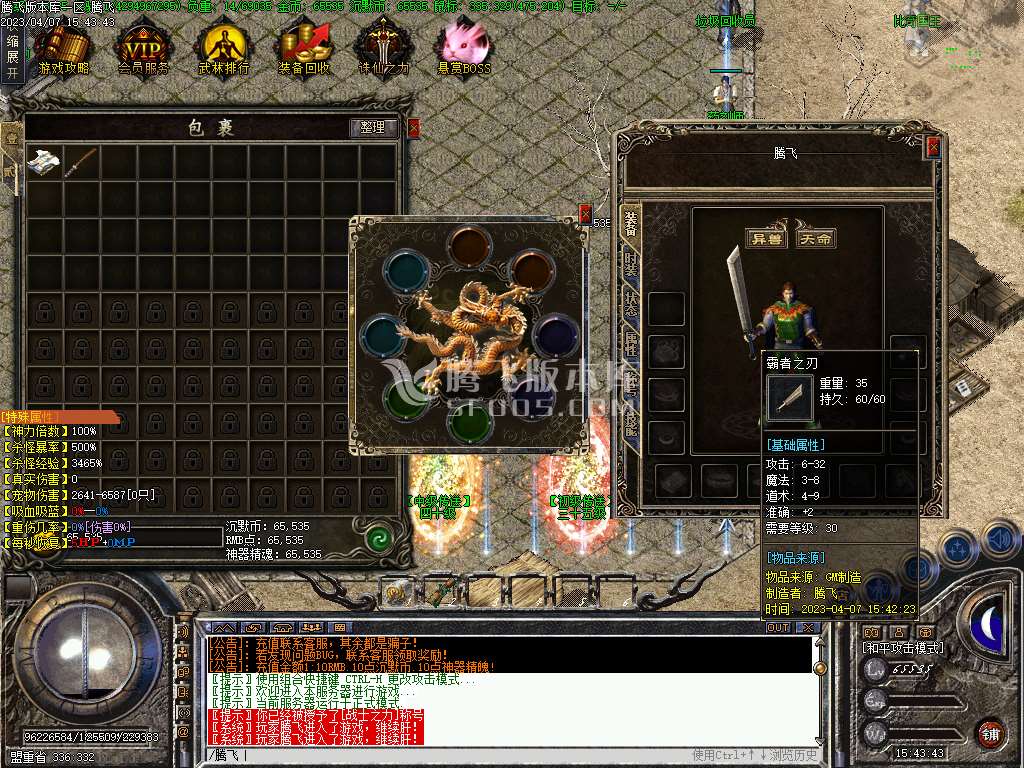Open the red 铺 shop button

[x=990, y=733]
